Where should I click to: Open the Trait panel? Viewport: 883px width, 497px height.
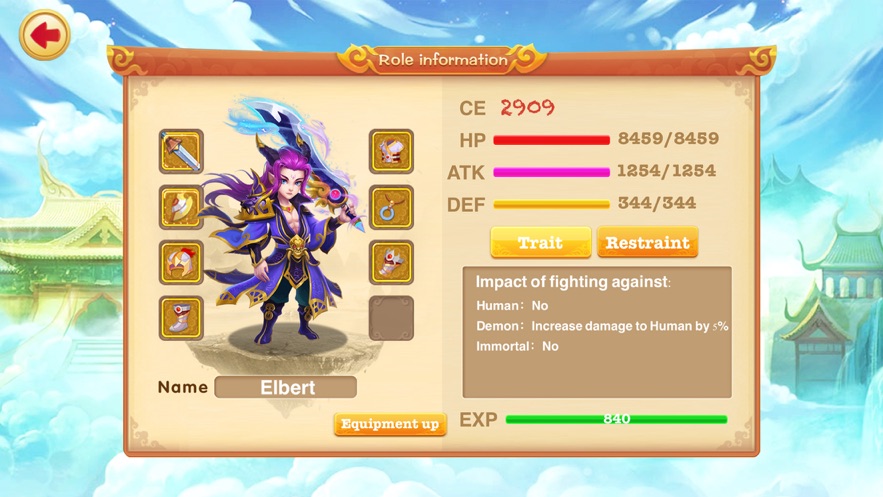tap(540, 243)
